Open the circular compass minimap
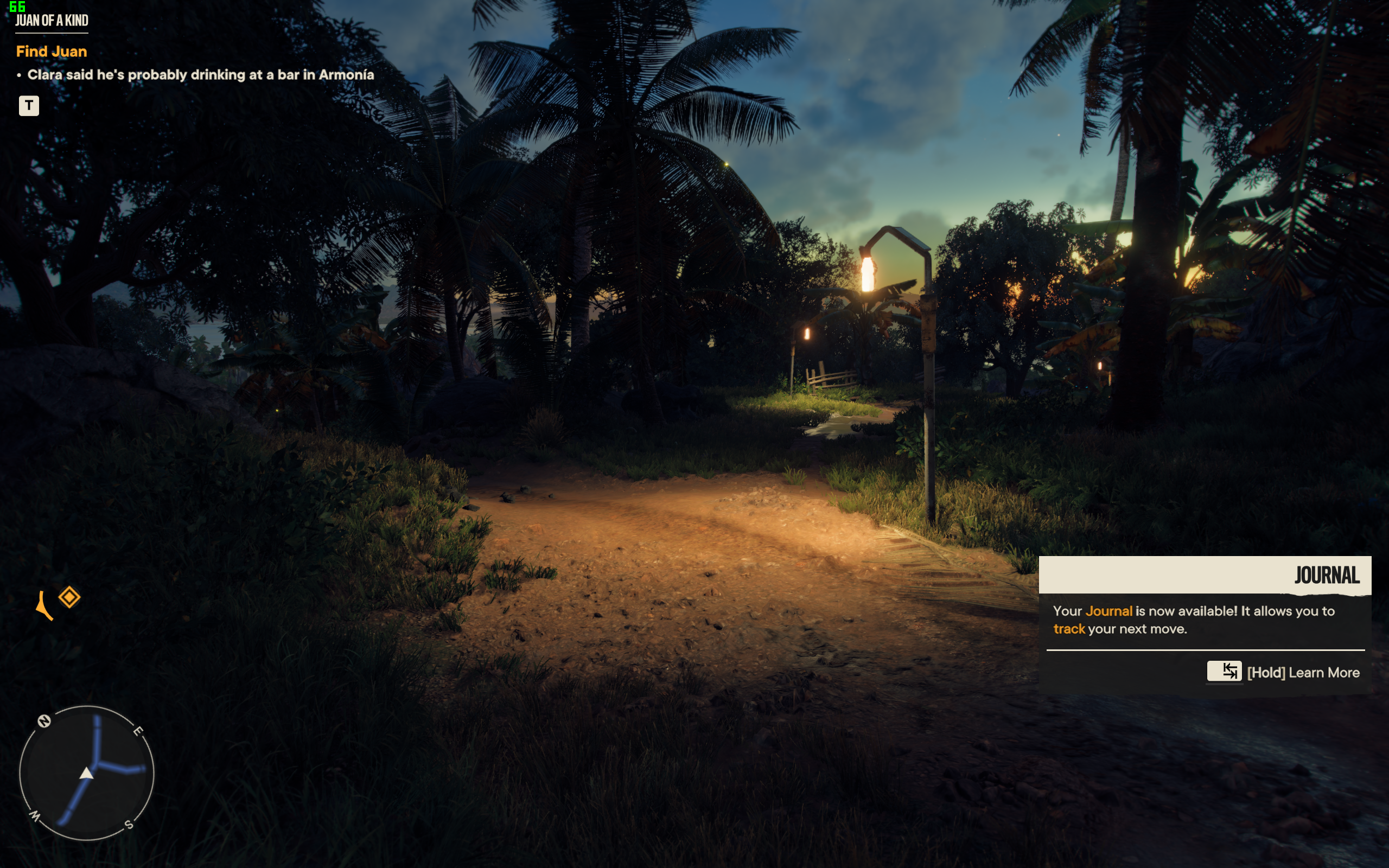 87,773
